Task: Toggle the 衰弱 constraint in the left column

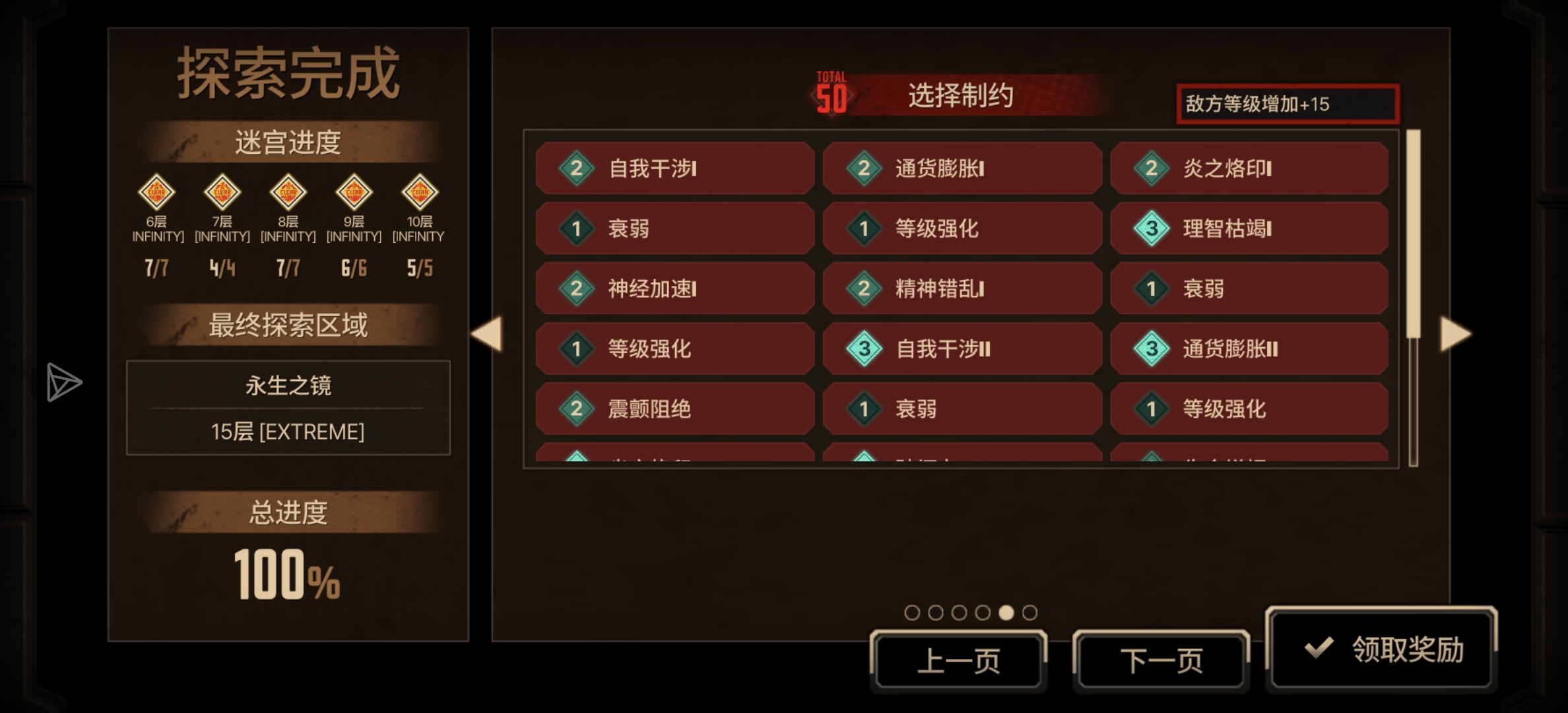Action: (673, 229)
